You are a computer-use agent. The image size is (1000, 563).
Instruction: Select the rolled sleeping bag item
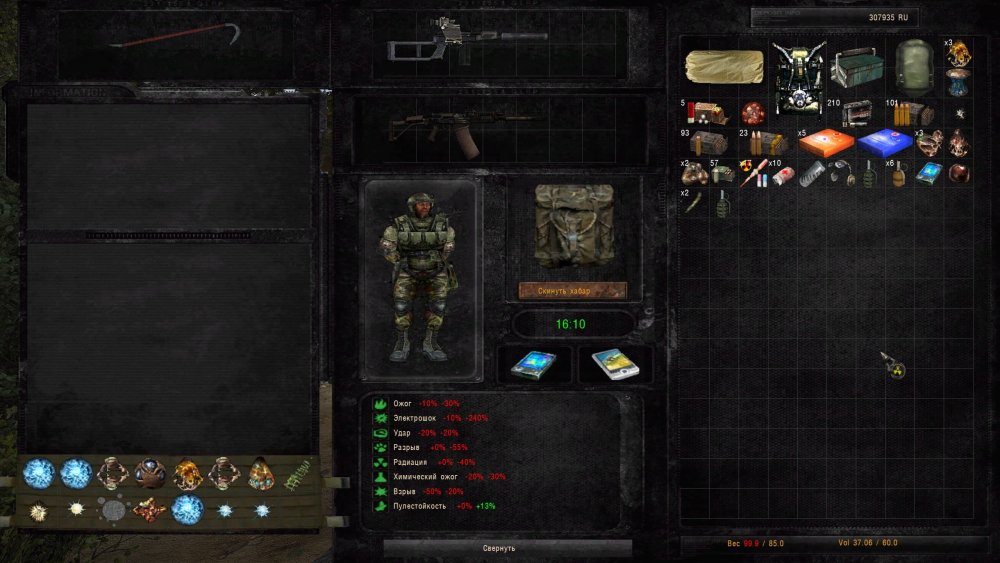[724, 66]
